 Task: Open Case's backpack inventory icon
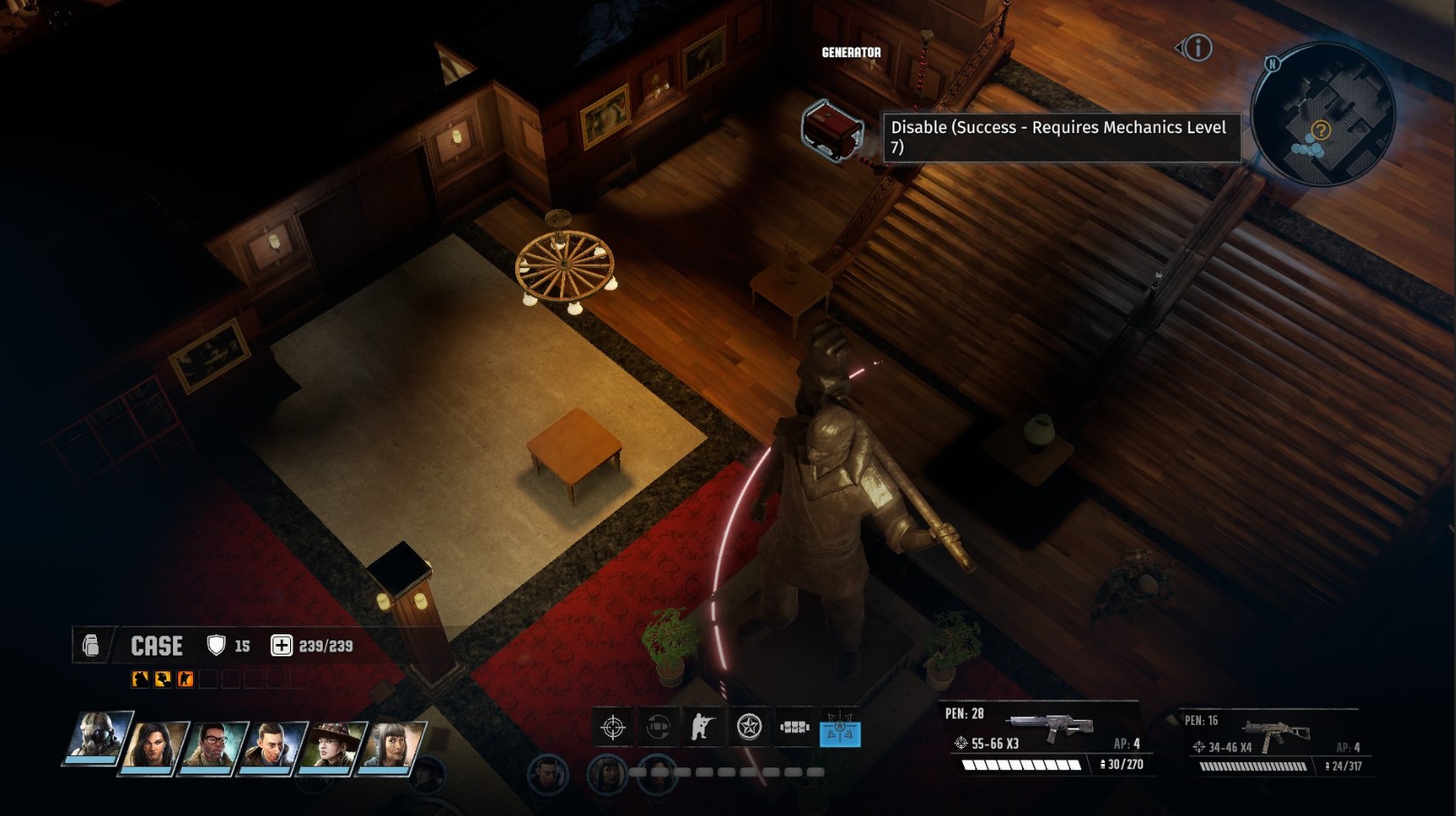[x=91, y=646]
